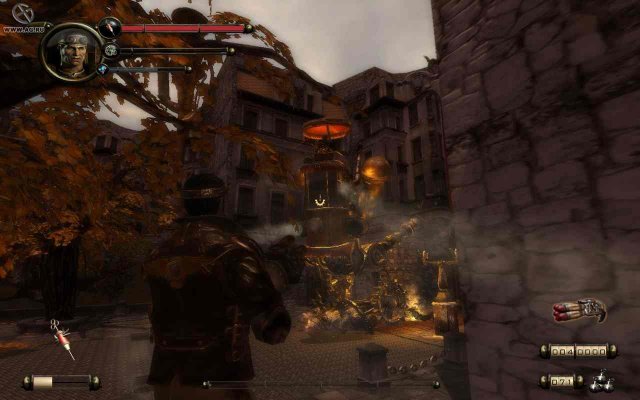Select the red syringe item icon
This screenshot has width=640, height=400.
pos(64,343)
